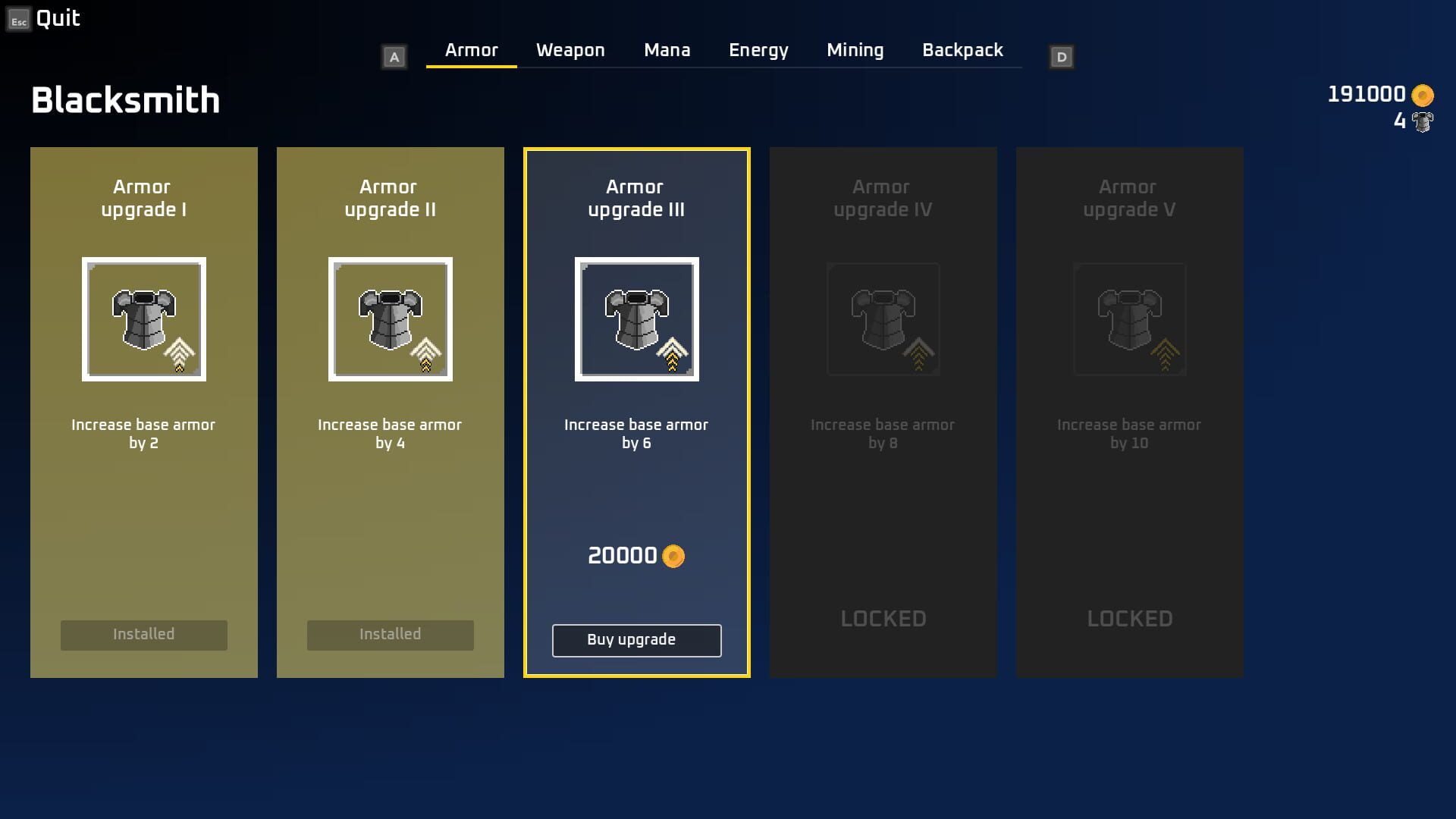Screen dimensions: 1456x819
Task: Switch to the Weapon tab
Action: 570,49
